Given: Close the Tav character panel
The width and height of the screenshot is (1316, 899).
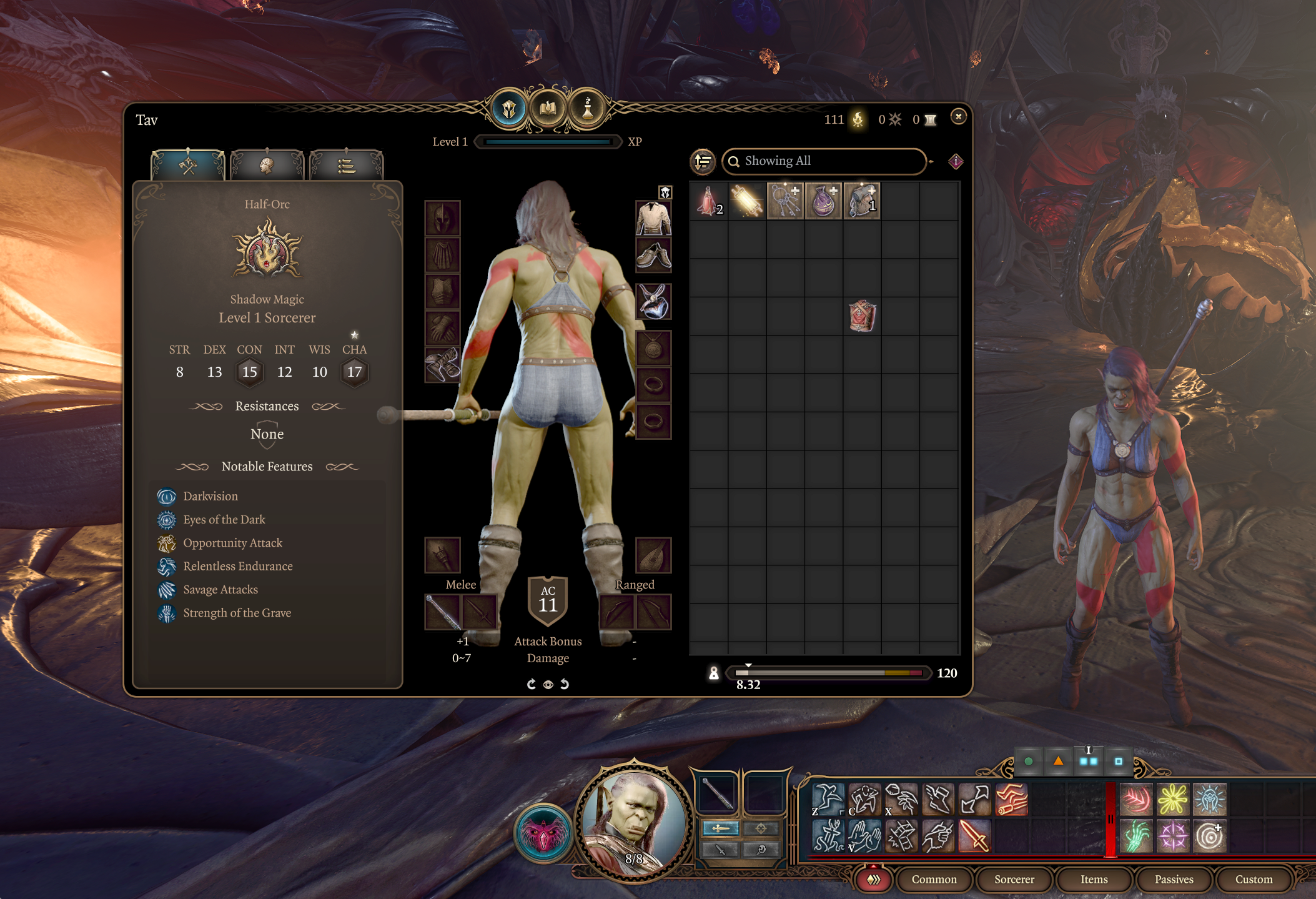Looking at the screenshot, I should [958, 117].
